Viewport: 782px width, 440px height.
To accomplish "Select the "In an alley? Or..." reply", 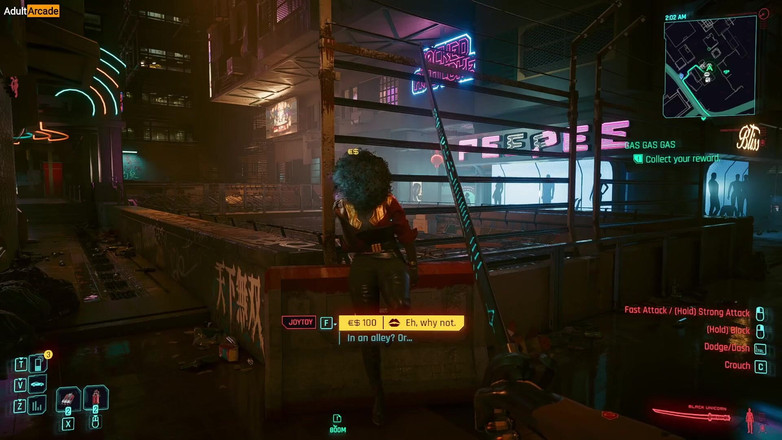I will click(380, 338).
